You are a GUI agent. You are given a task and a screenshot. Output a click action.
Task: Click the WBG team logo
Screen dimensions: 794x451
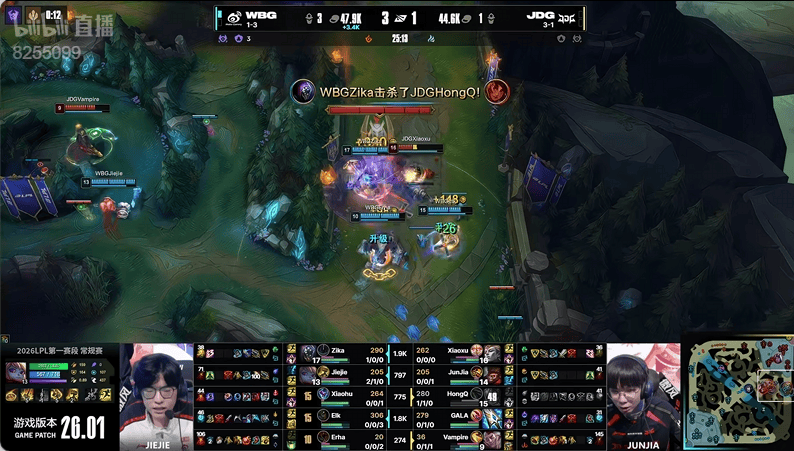[x=230, y=17]
